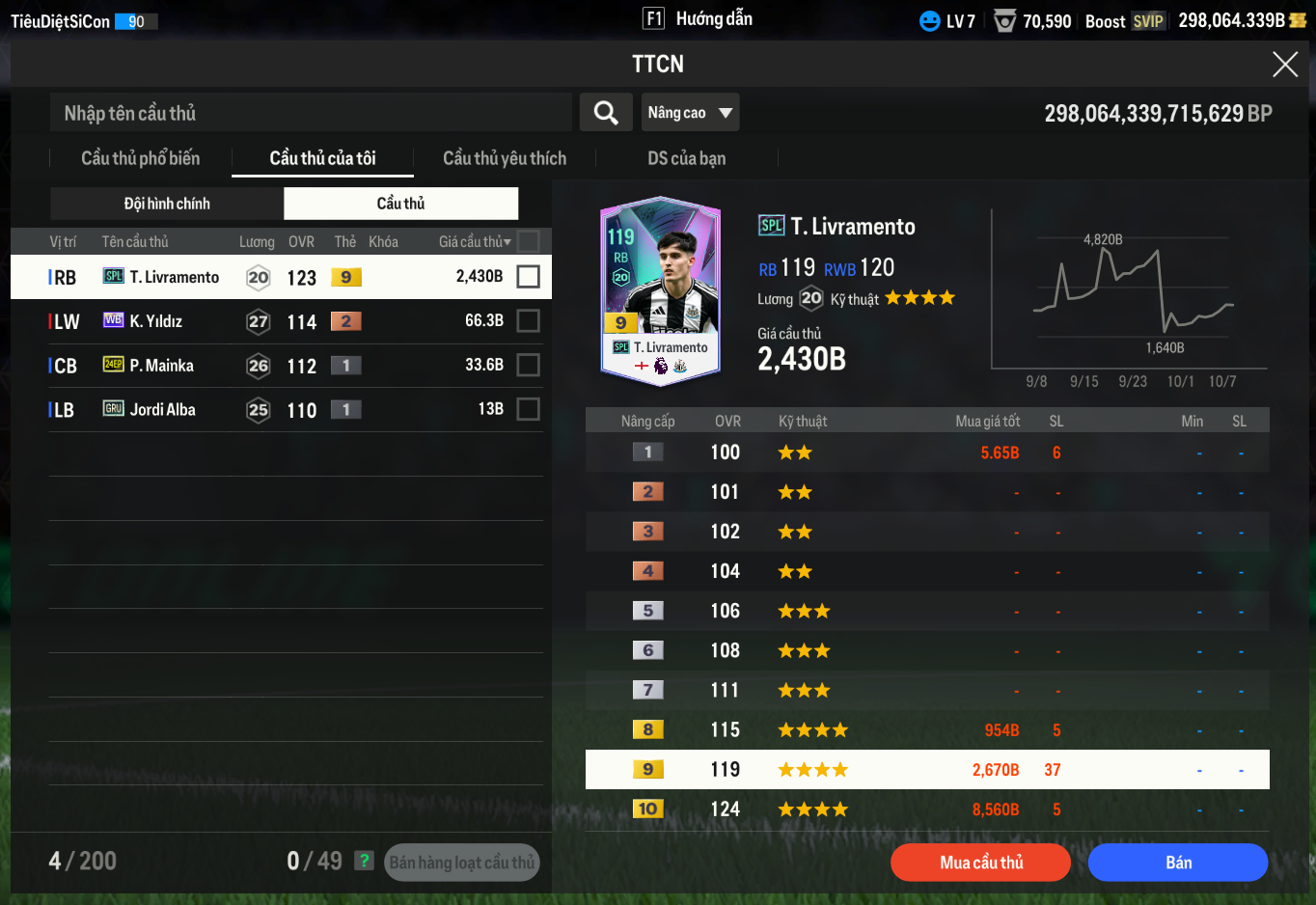1316x905 pixels.
Task: Close the TTCN window
Action: point(1284,65)
